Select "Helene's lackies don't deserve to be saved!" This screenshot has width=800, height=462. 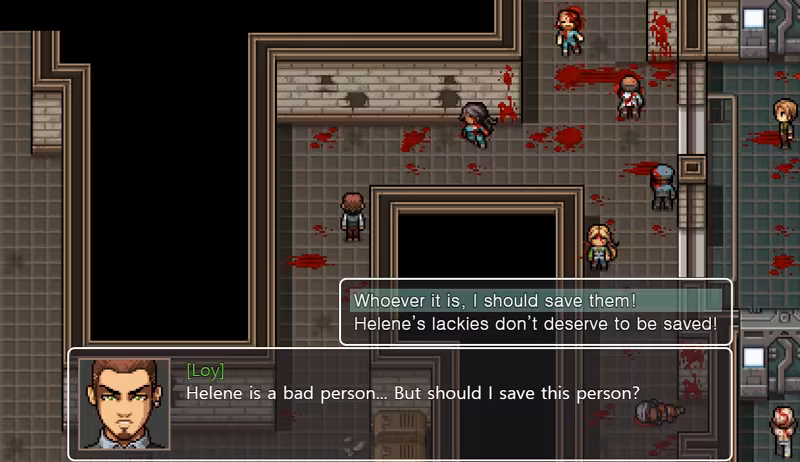(x=535, y=324)
